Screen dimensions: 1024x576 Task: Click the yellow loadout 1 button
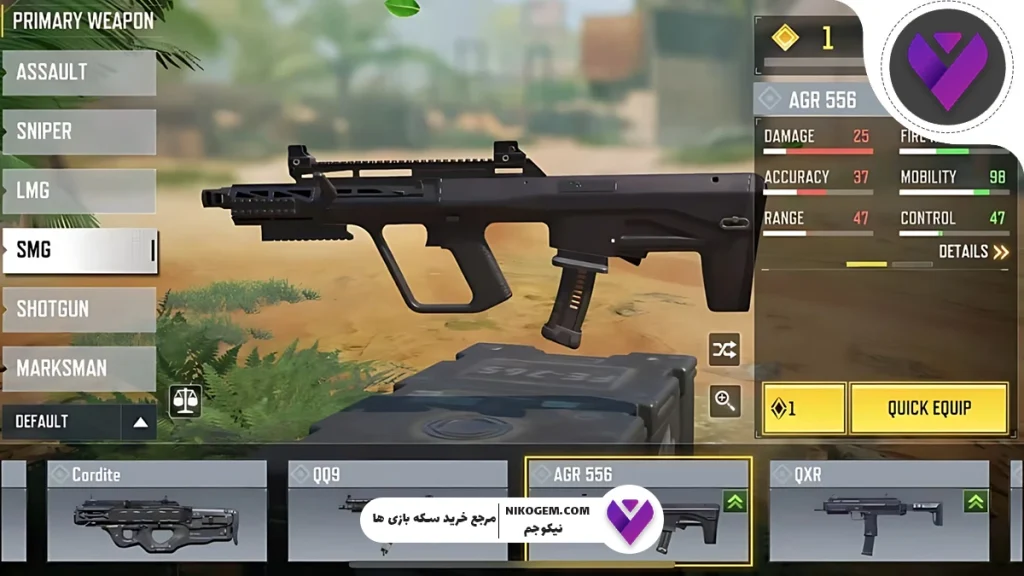pyautogui.click(x=804, y=408)
